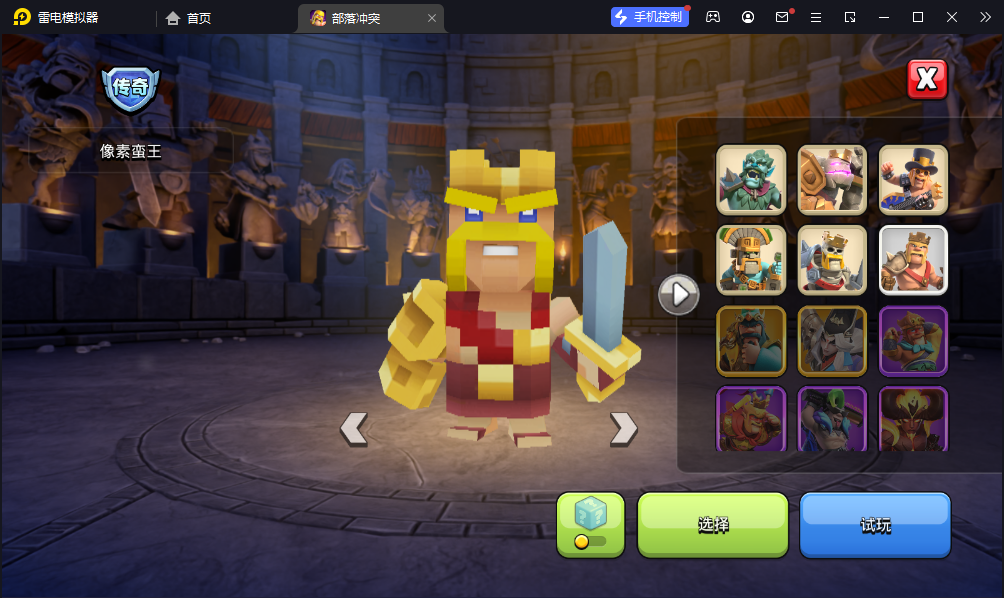Open the emulator's 手机控制 phone control
The height and width of the screenshot is (598, 1004).
click(650, 17)
